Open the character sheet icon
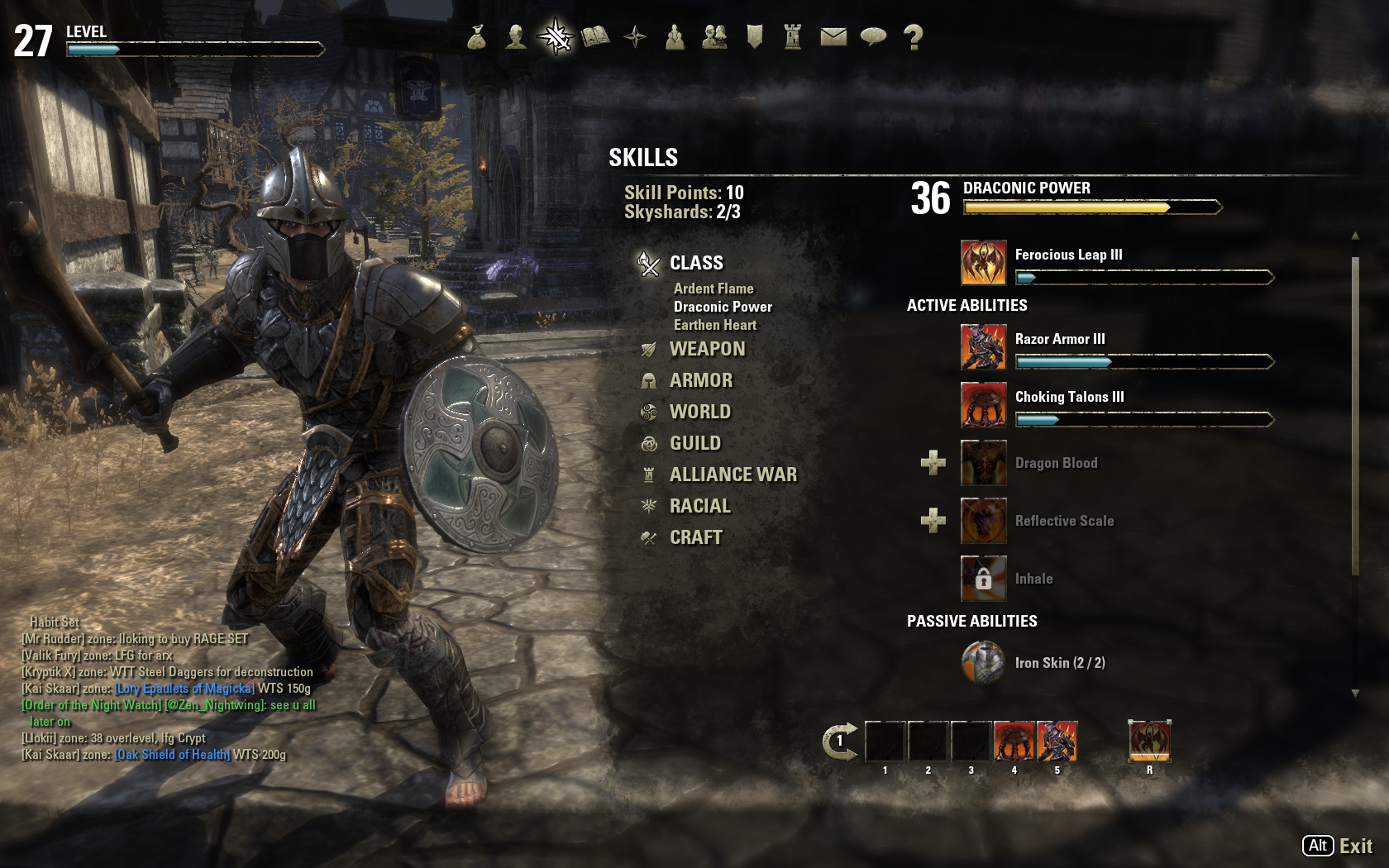 (x=516, y=37)
